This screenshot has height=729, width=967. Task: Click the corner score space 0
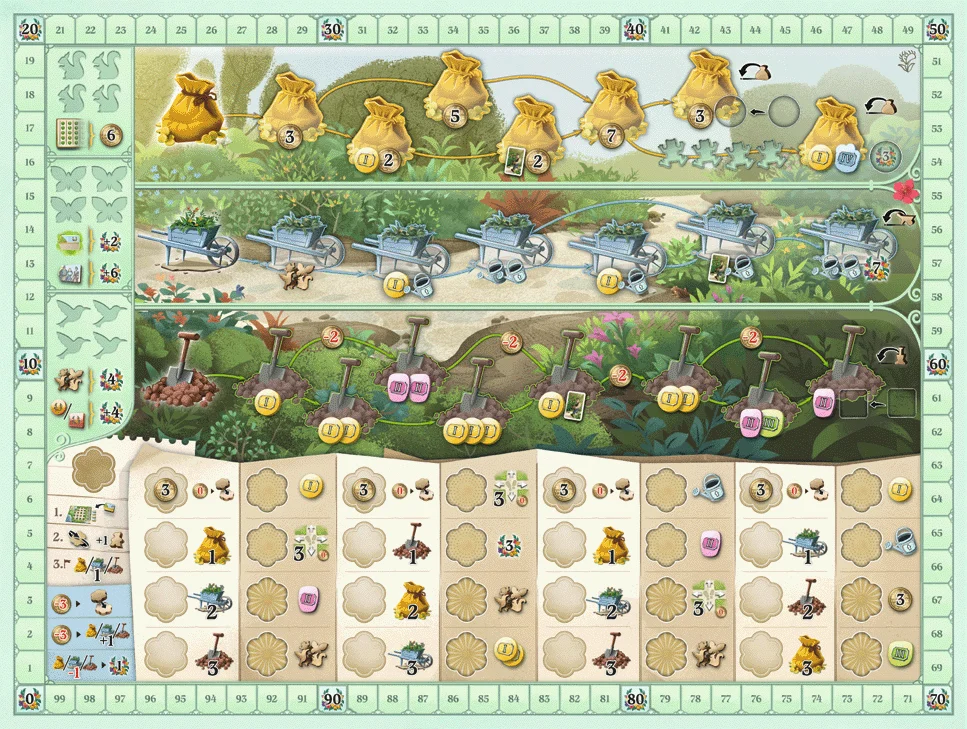coord(31,697)
